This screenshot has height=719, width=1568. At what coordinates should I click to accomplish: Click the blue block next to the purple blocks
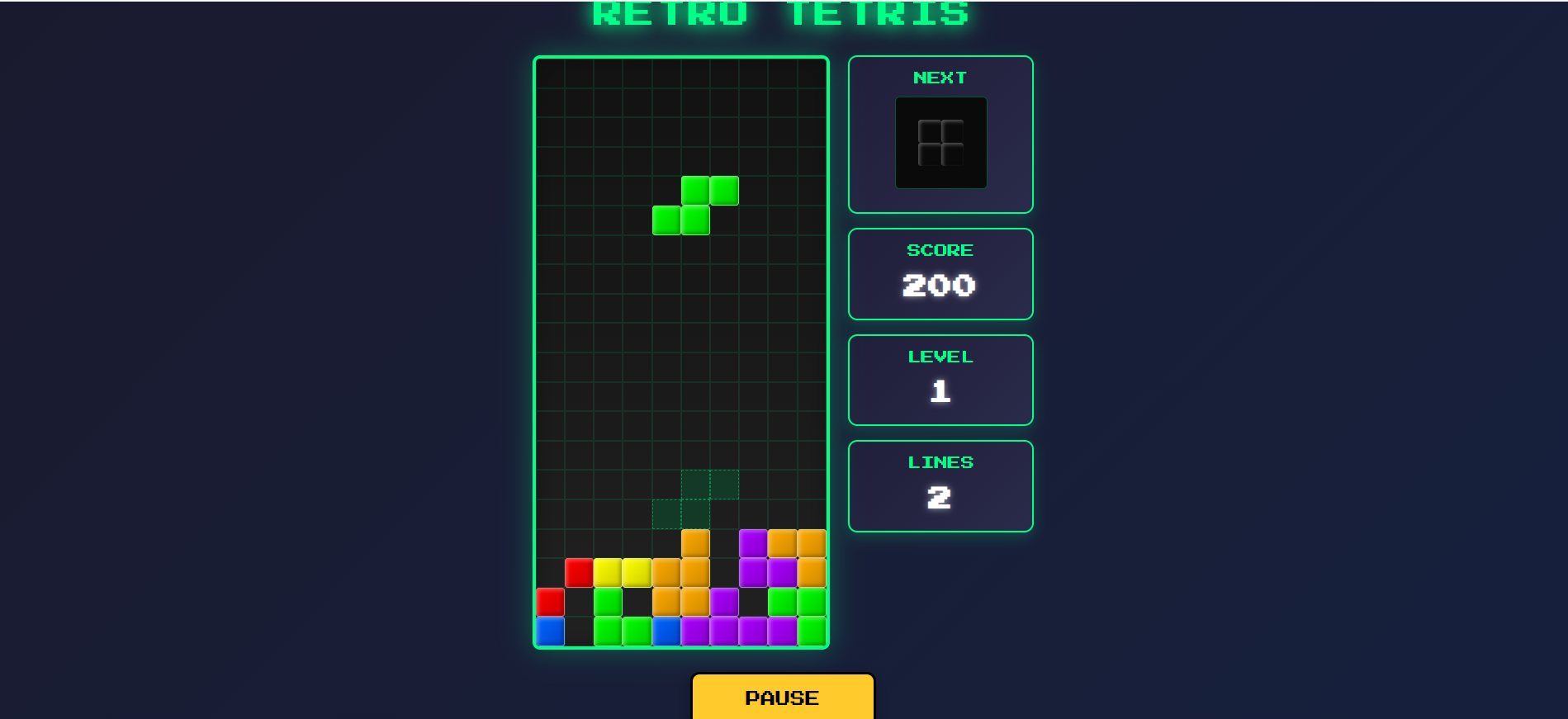665,630
